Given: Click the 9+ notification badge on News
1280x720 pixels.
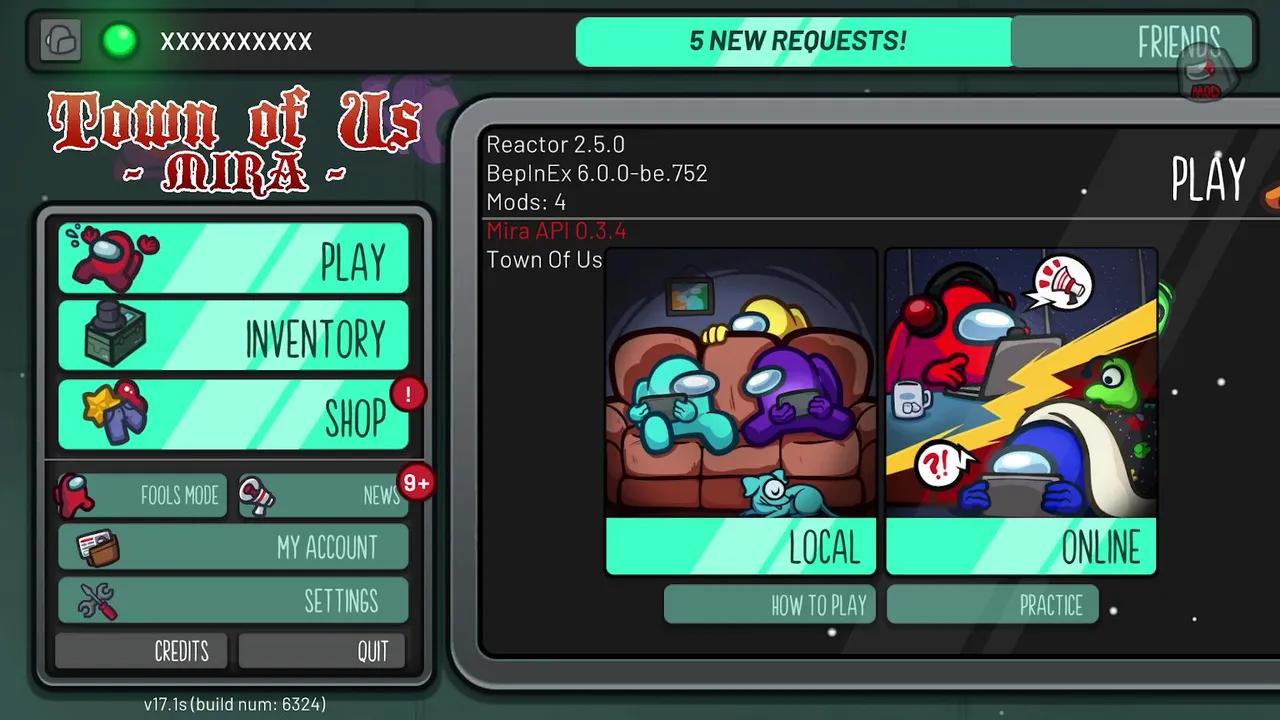Looking at the screenshot, I should pyautogui.click(x=417, y=482).
